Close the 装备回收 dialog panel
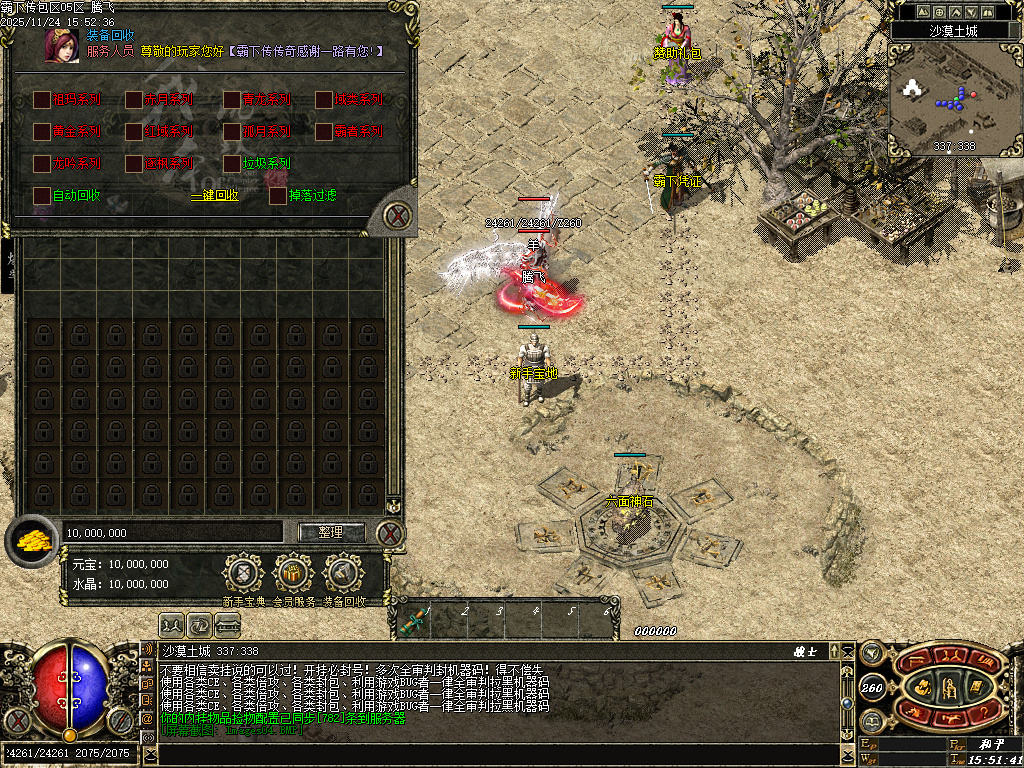Screen dimensions: 1024x768 398,215
